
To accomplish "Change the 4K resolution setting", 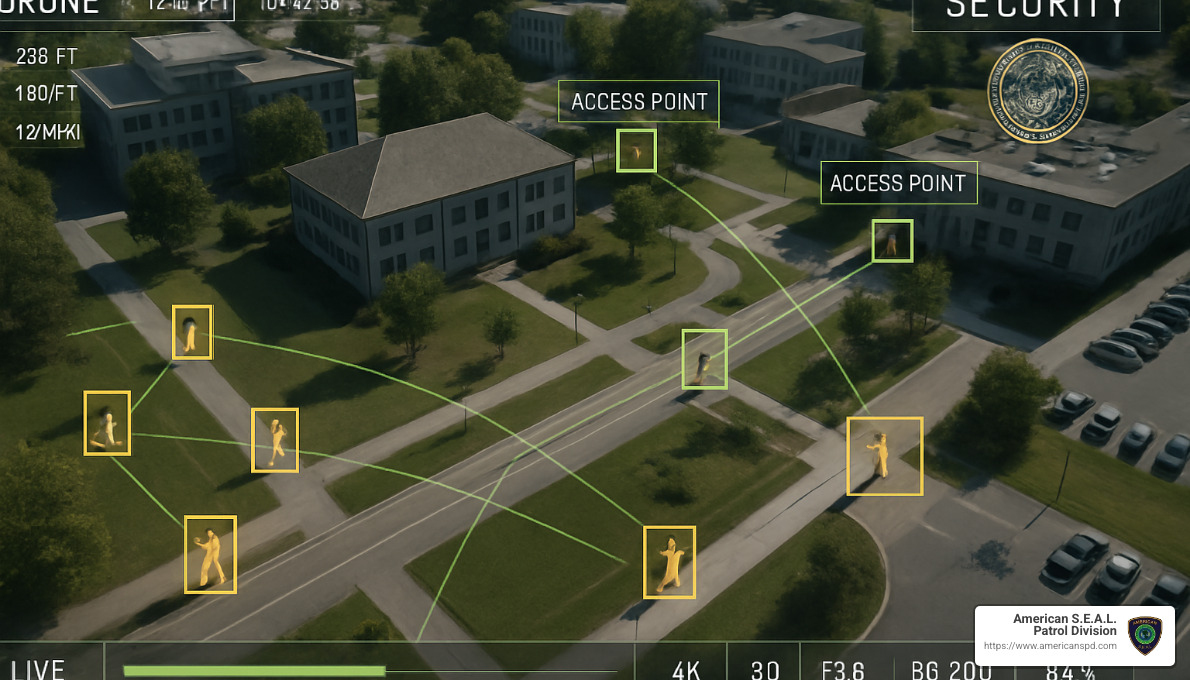I will pyautogui.click(x=686, y=669).
